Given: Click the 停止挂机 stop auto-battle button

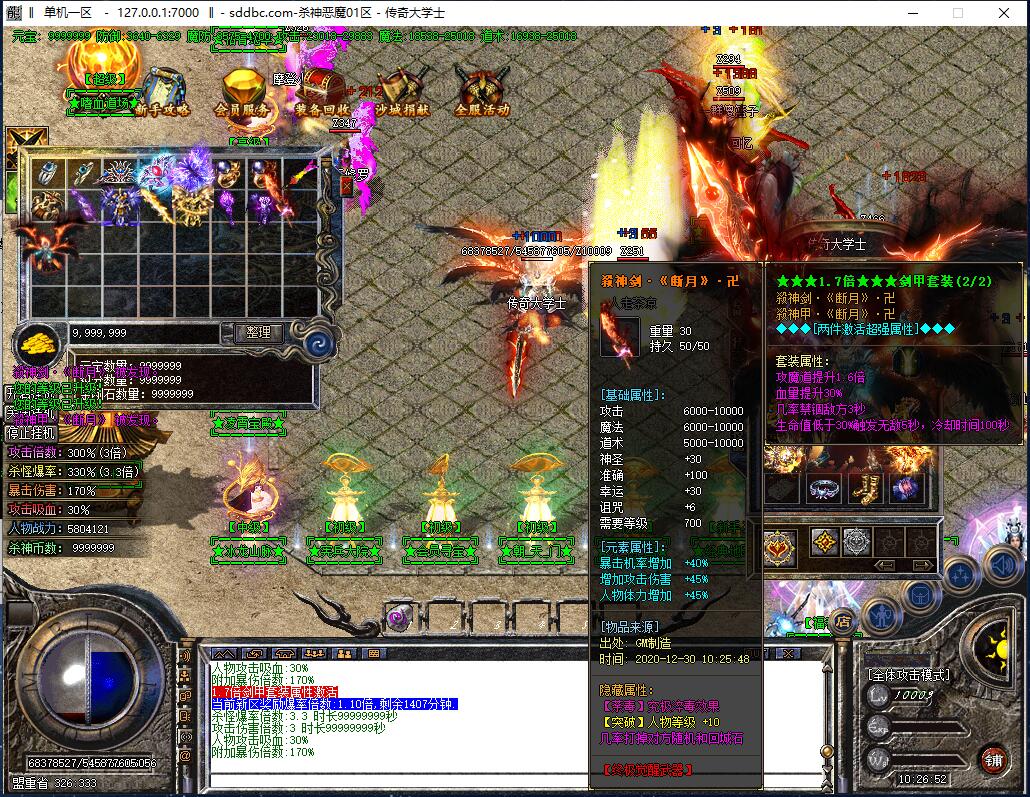Looking at the screenshot, I should coord(32,434).
